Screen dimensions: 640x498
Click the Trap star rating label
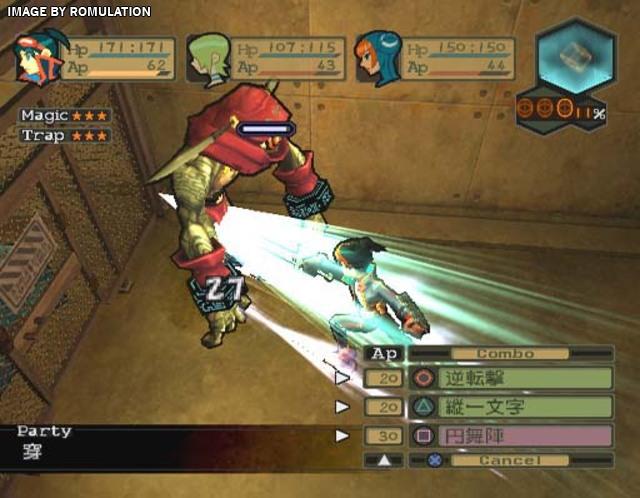(64, 135)
